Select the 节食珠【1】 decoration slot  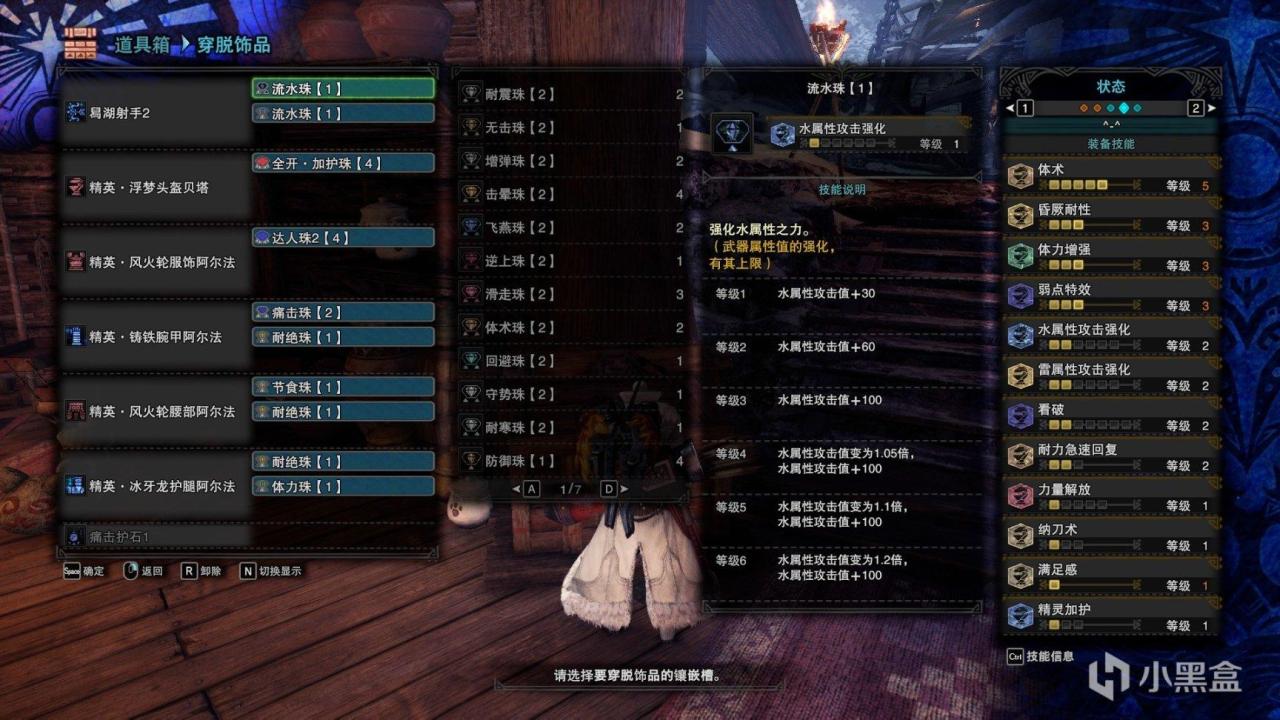(343, 387)
